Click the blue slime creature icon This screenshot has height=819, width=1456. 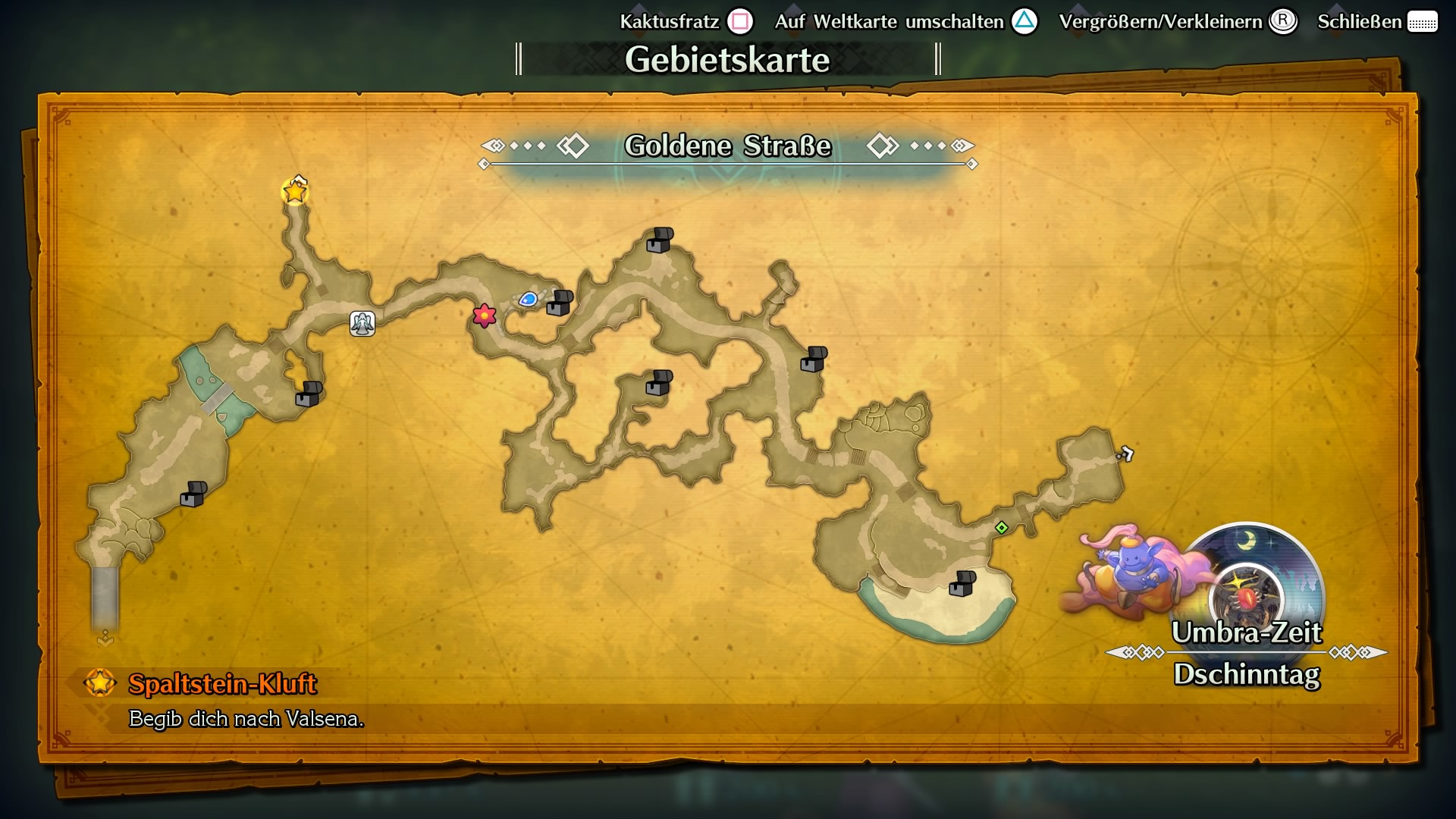[x=529, y=300]
